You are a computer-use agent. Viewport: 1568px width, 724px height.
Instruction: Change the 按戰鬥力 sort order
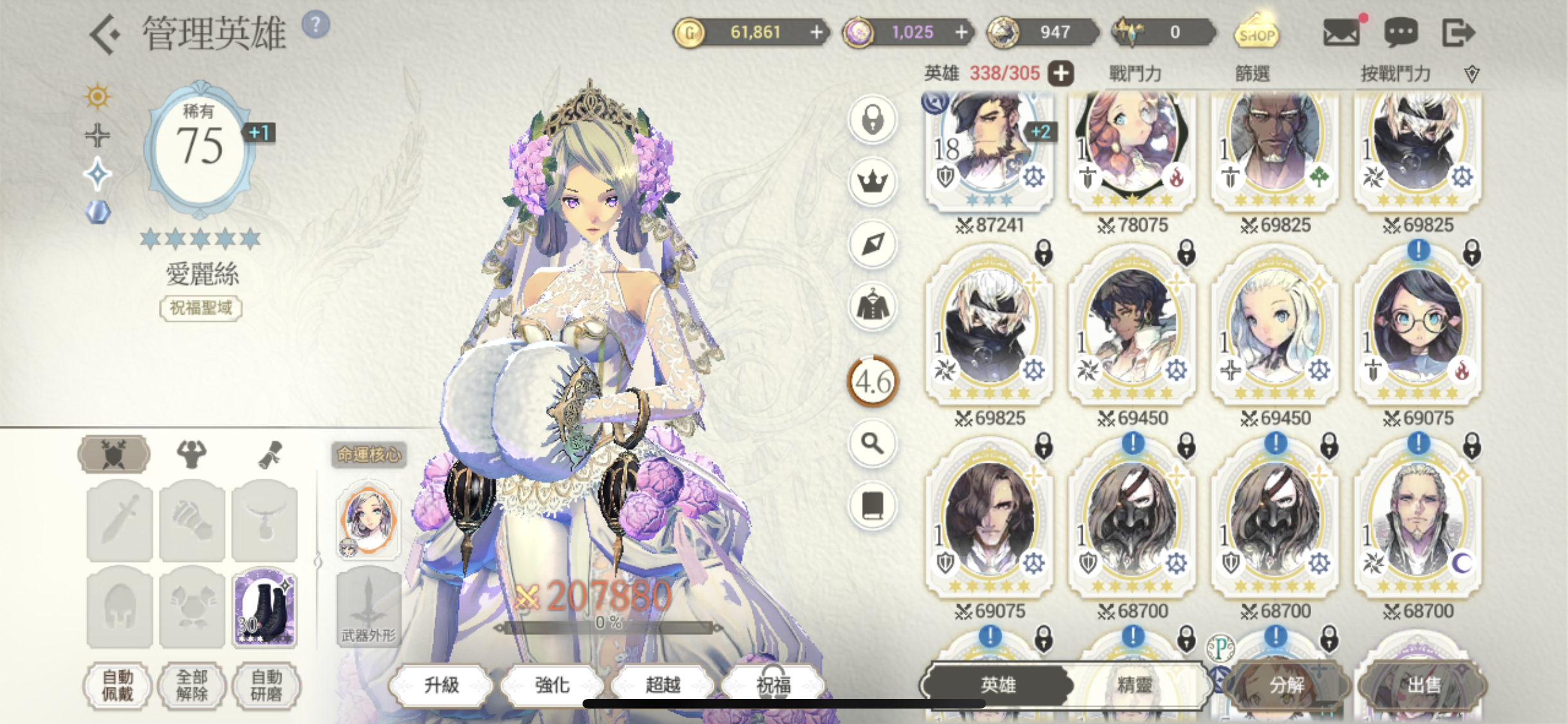[x=1395, y=74]
